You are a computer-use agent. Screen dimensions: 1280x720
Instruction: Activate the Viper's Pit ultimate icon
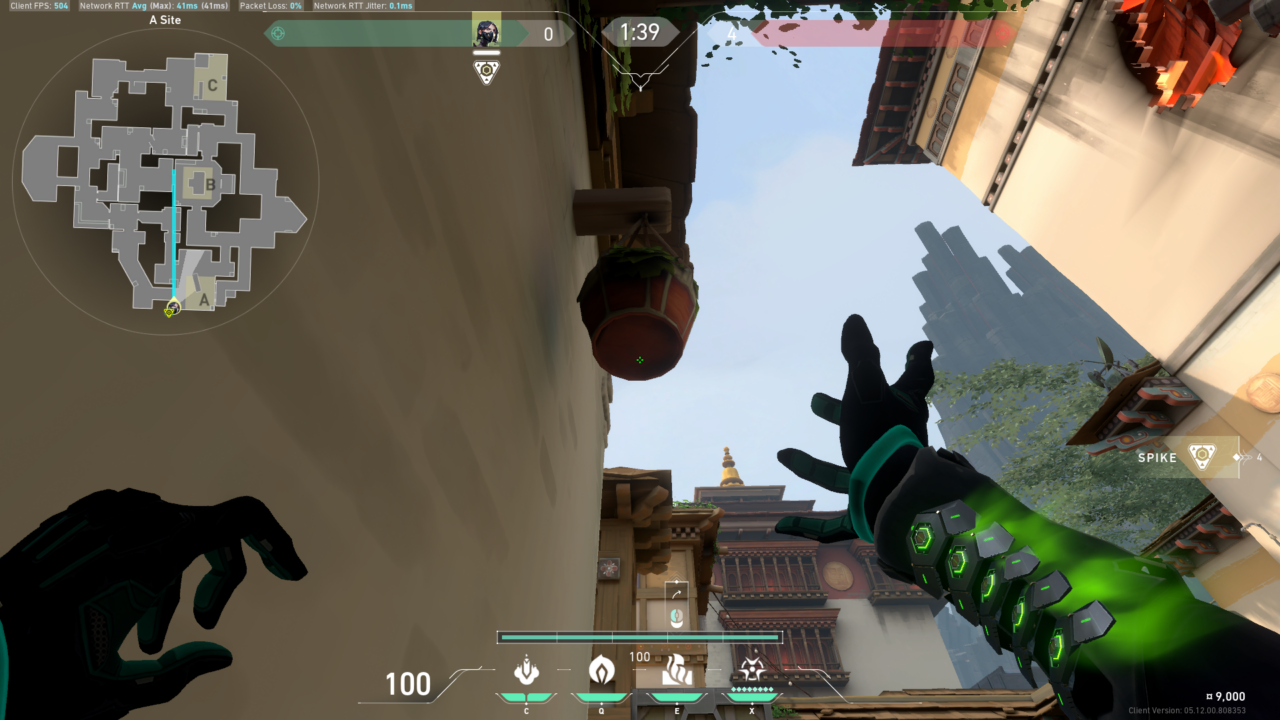pyautogui.click(x=752, y=669)
